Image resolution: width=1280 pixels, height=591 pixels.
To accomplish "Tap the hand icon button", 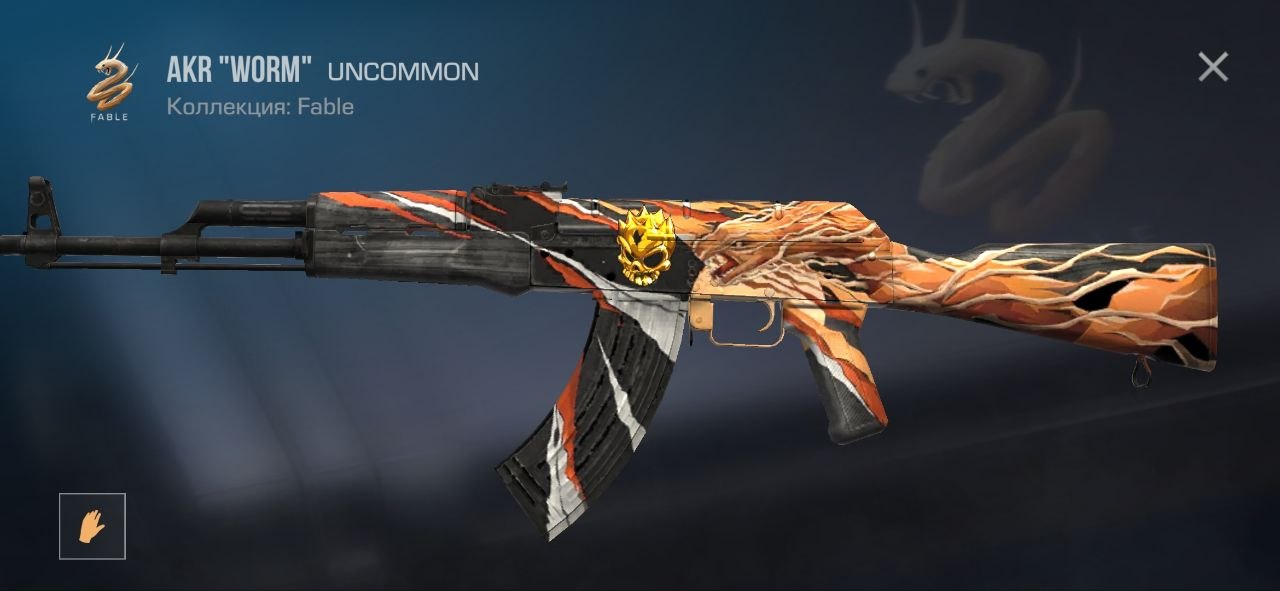I will click(x=92, y=526).
